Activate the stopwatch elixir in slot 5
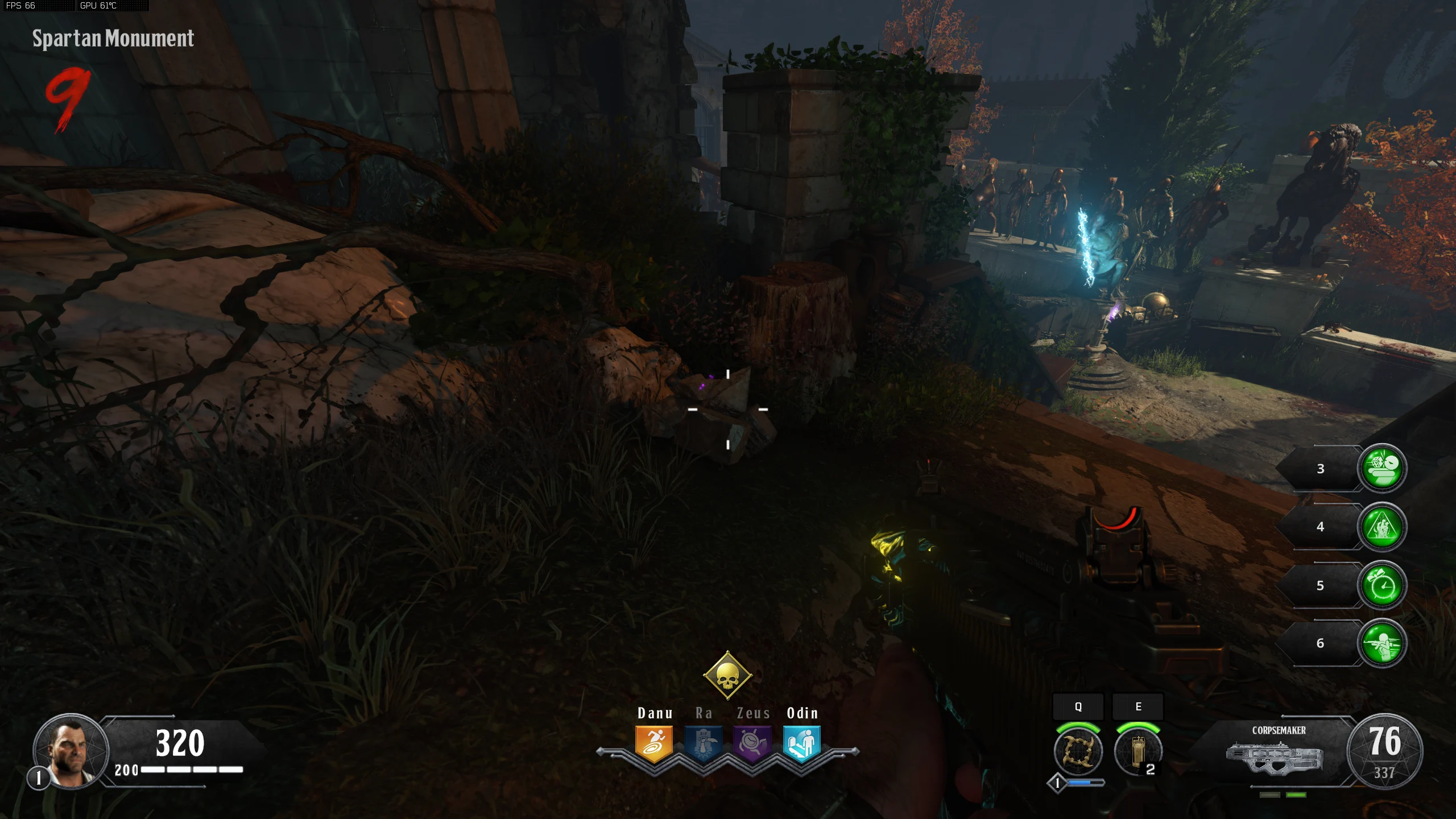1456x819 pixels. point(1381,585)
